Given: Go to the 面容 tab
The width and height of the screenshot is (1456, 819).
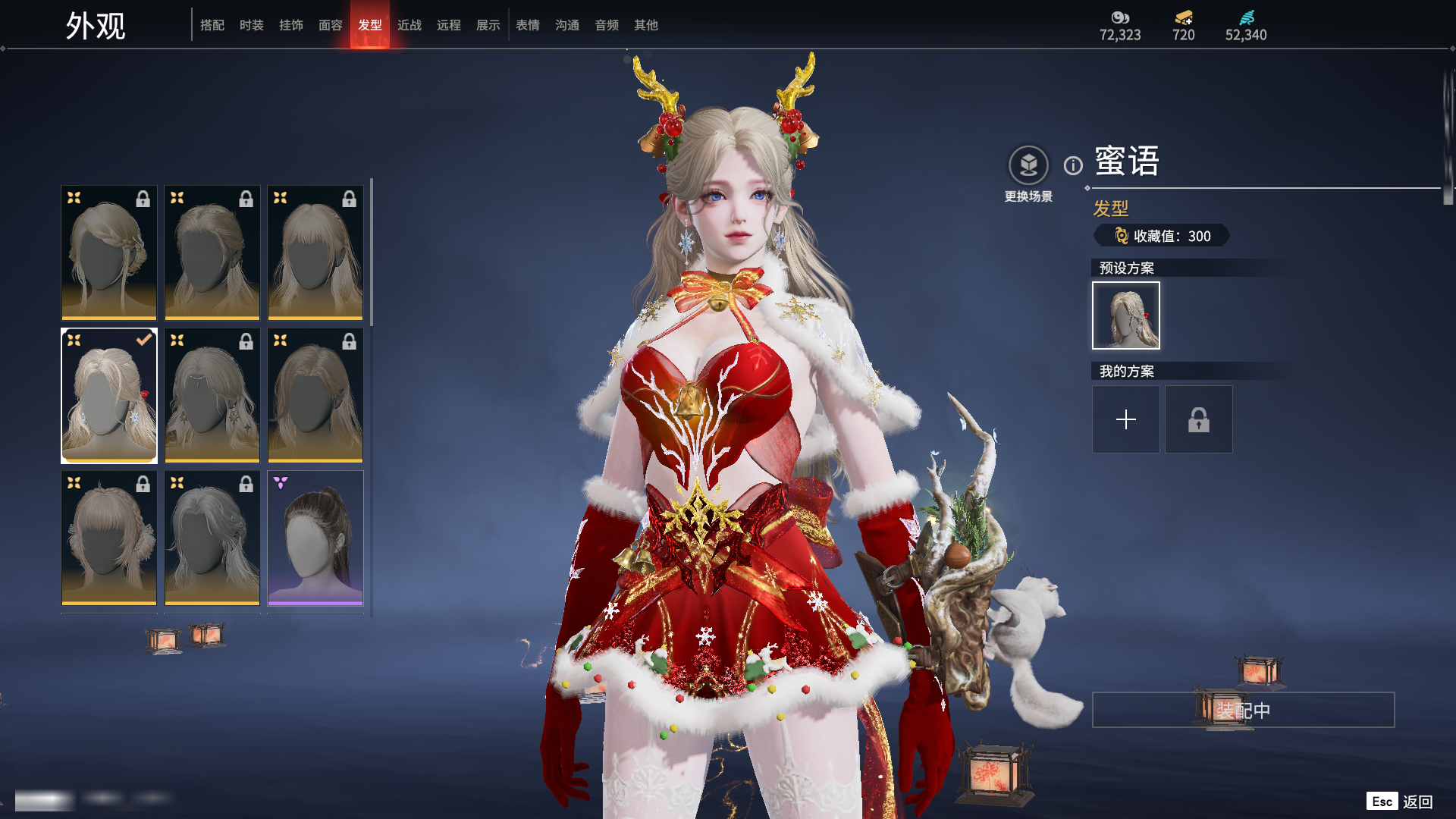Looking at the screenshot, I should (331, 25).
